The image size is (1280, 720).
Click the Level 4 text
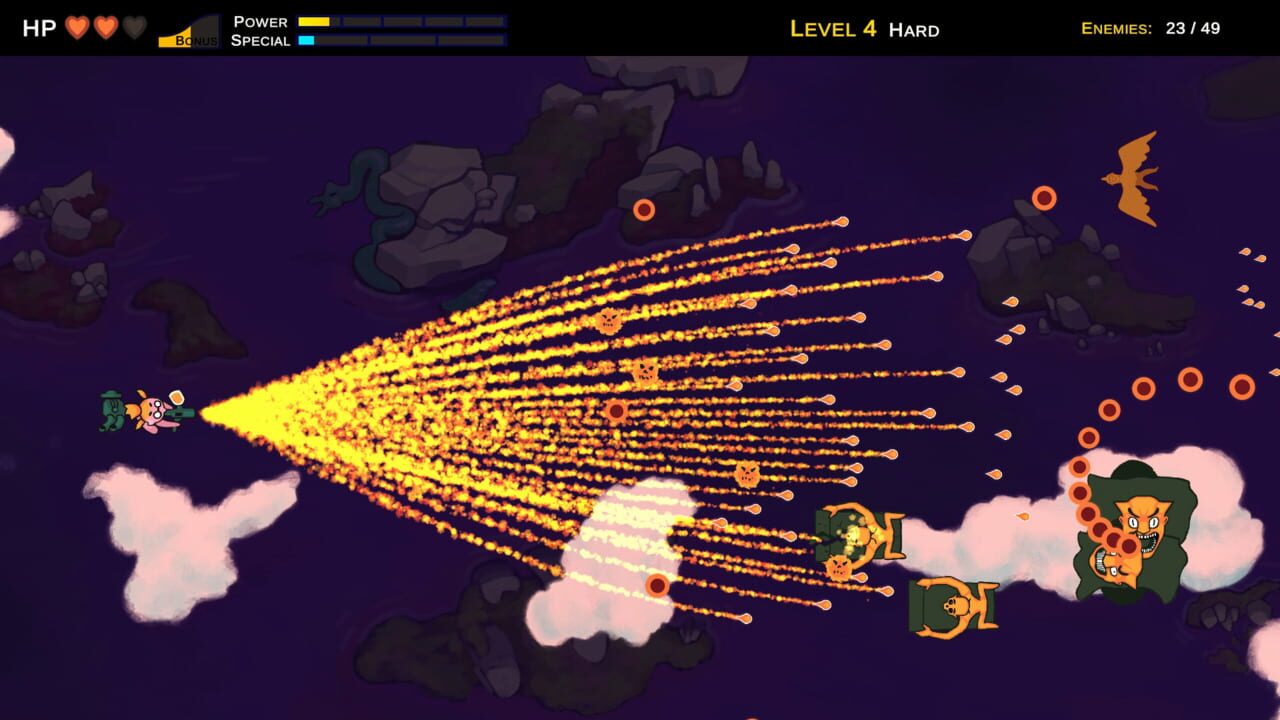pos(834,28)
